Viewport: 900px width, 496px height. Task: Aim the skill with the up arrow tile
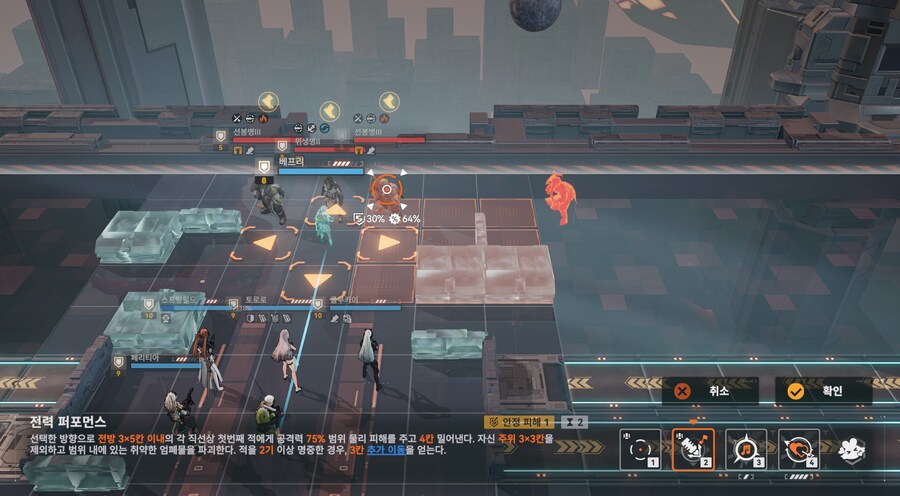tap(337, 211)
